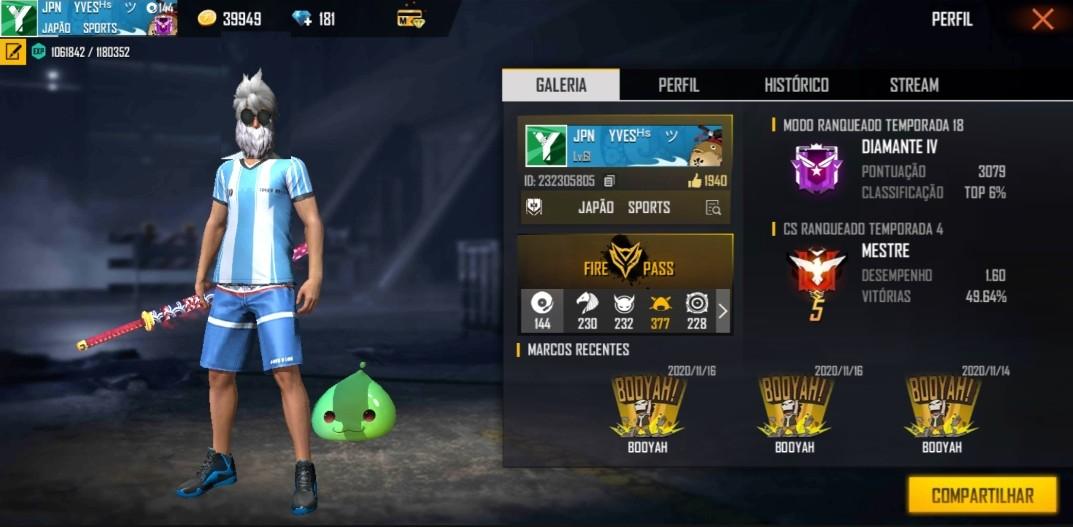Viewport: 1073px width, 527px height.
Task: Open the yellow edit profile pencil icon
Action: click(x=14, y=51)
